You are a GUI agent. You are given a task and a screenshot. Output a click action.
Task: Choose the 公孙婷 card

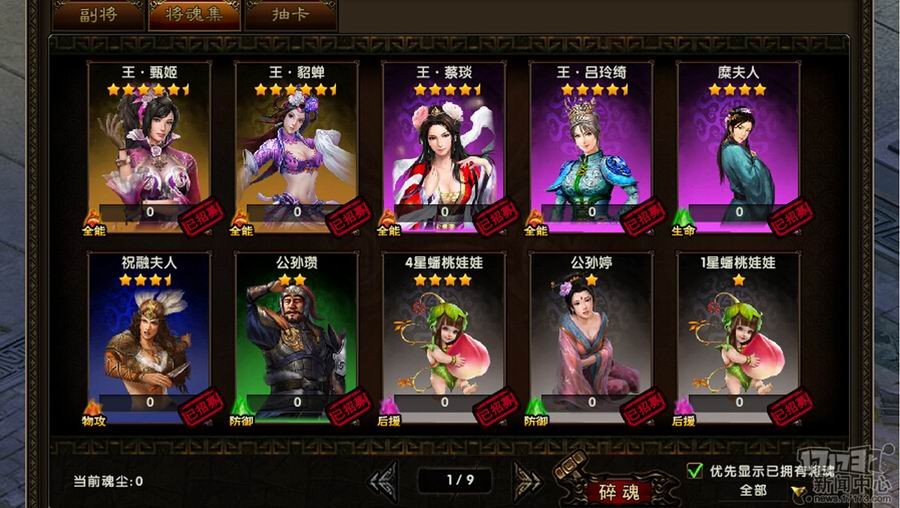click(x=591, y=336)
